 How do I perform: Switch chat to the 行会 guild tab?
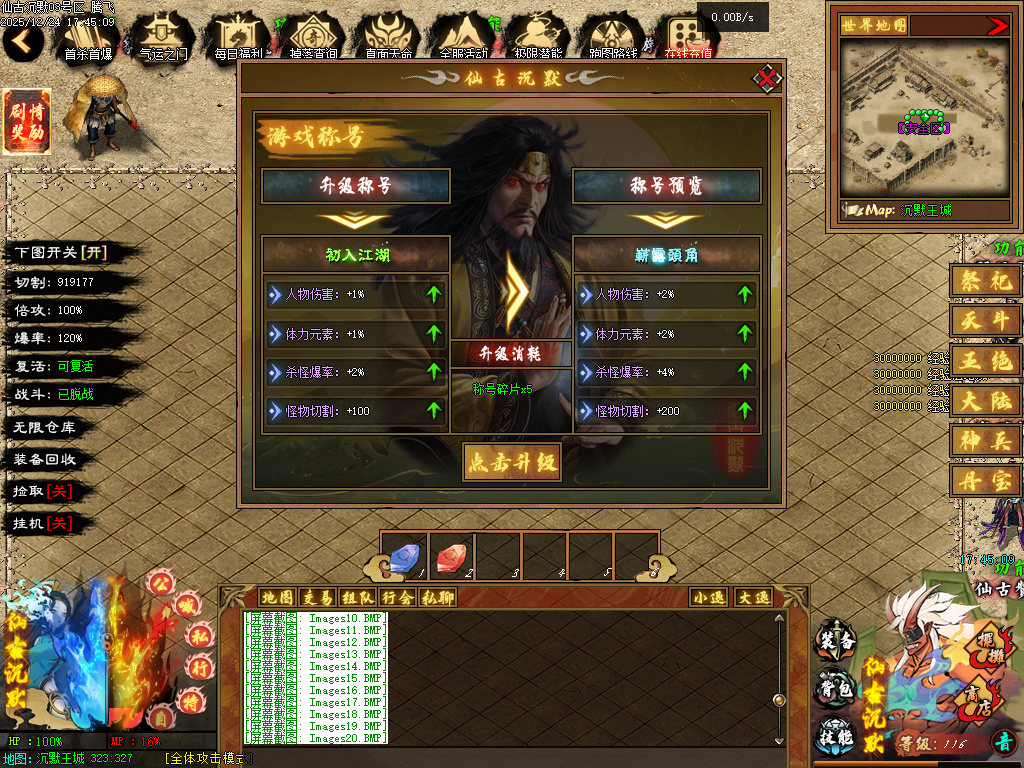(x=397, y=598)
